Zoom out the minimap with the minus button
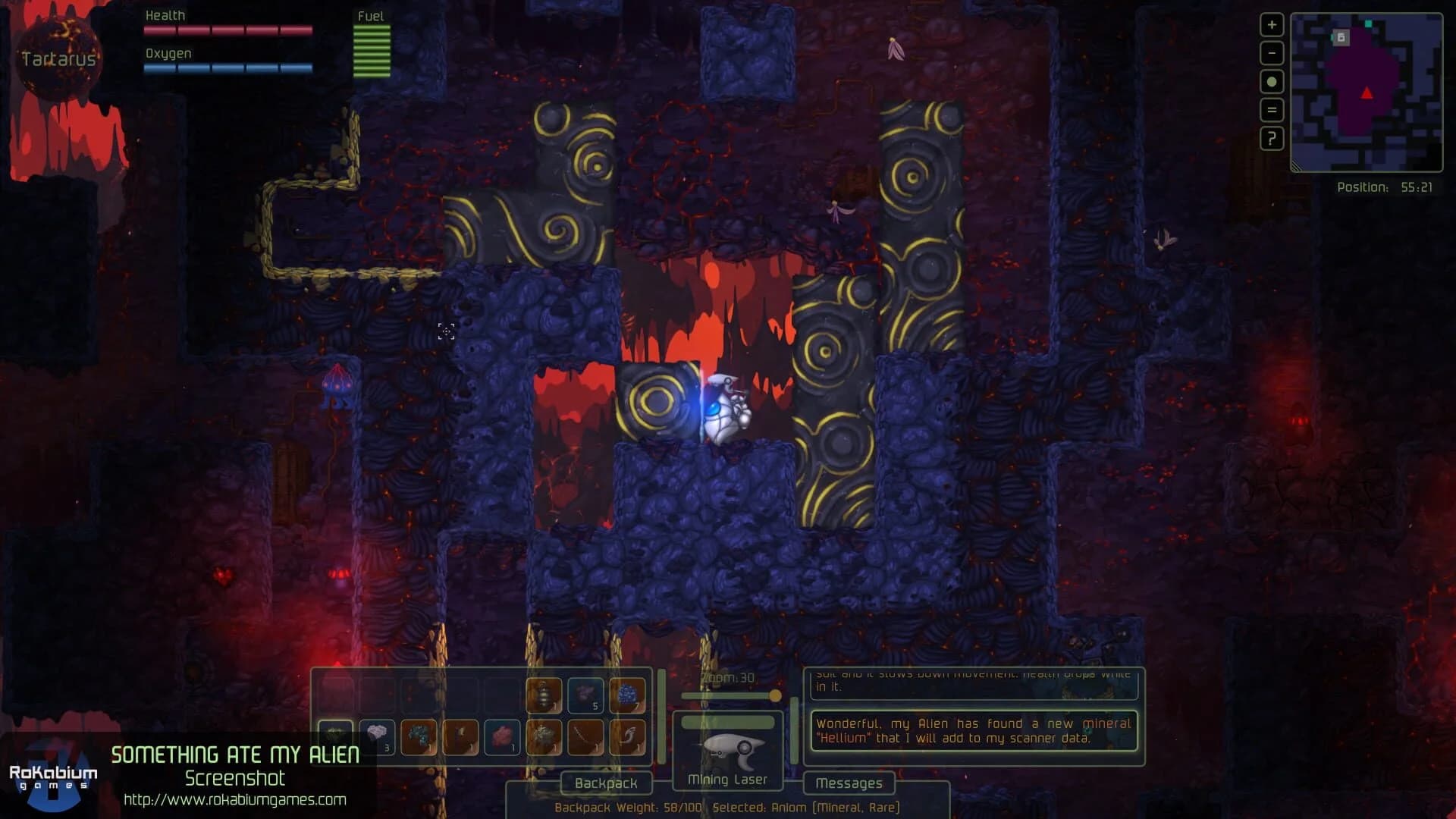The height and width of the screenshot is (819, 1456). point(1270,52)
